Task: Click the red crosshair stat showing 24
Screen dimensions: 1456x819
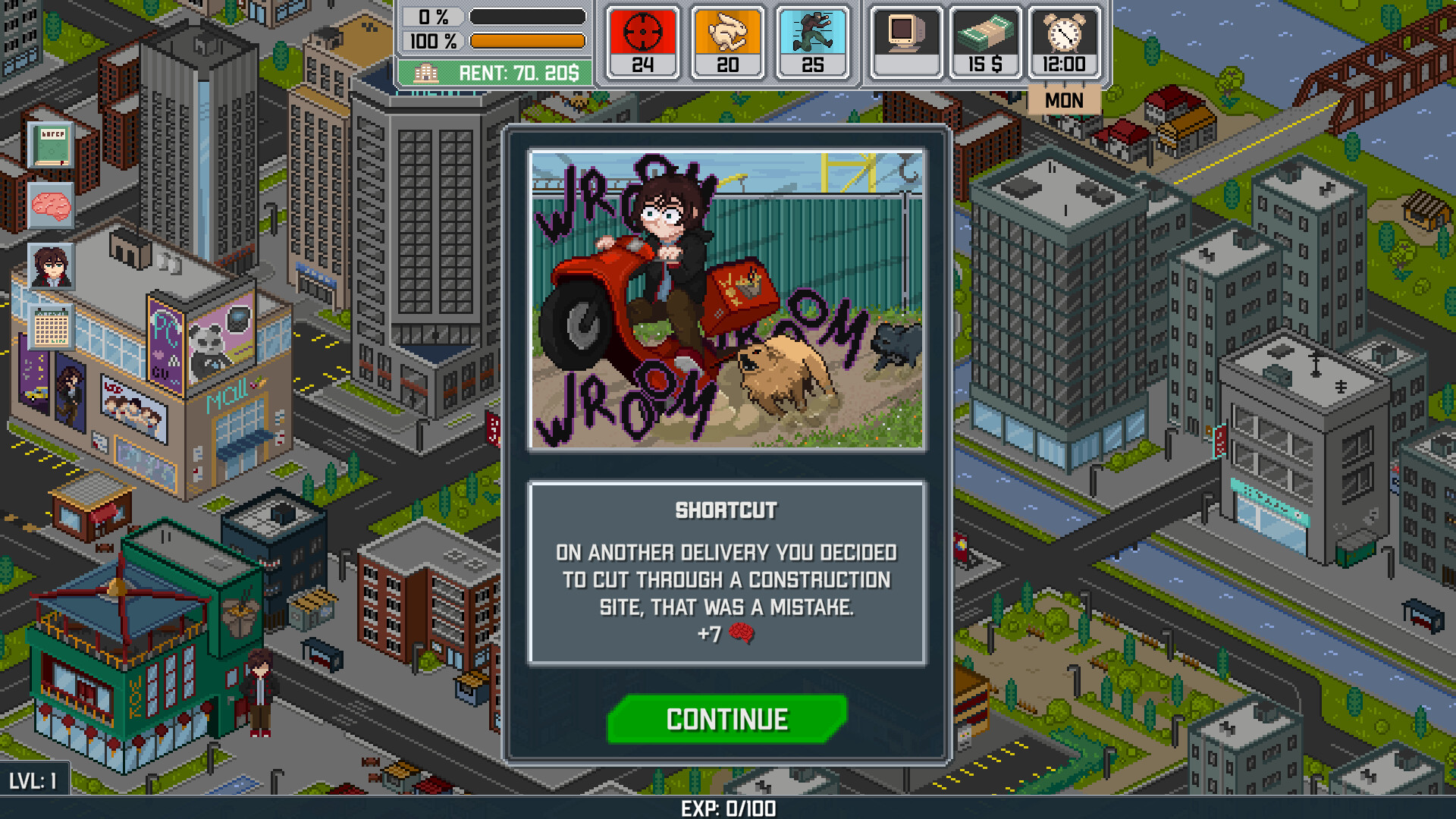Action: [641, 39]
